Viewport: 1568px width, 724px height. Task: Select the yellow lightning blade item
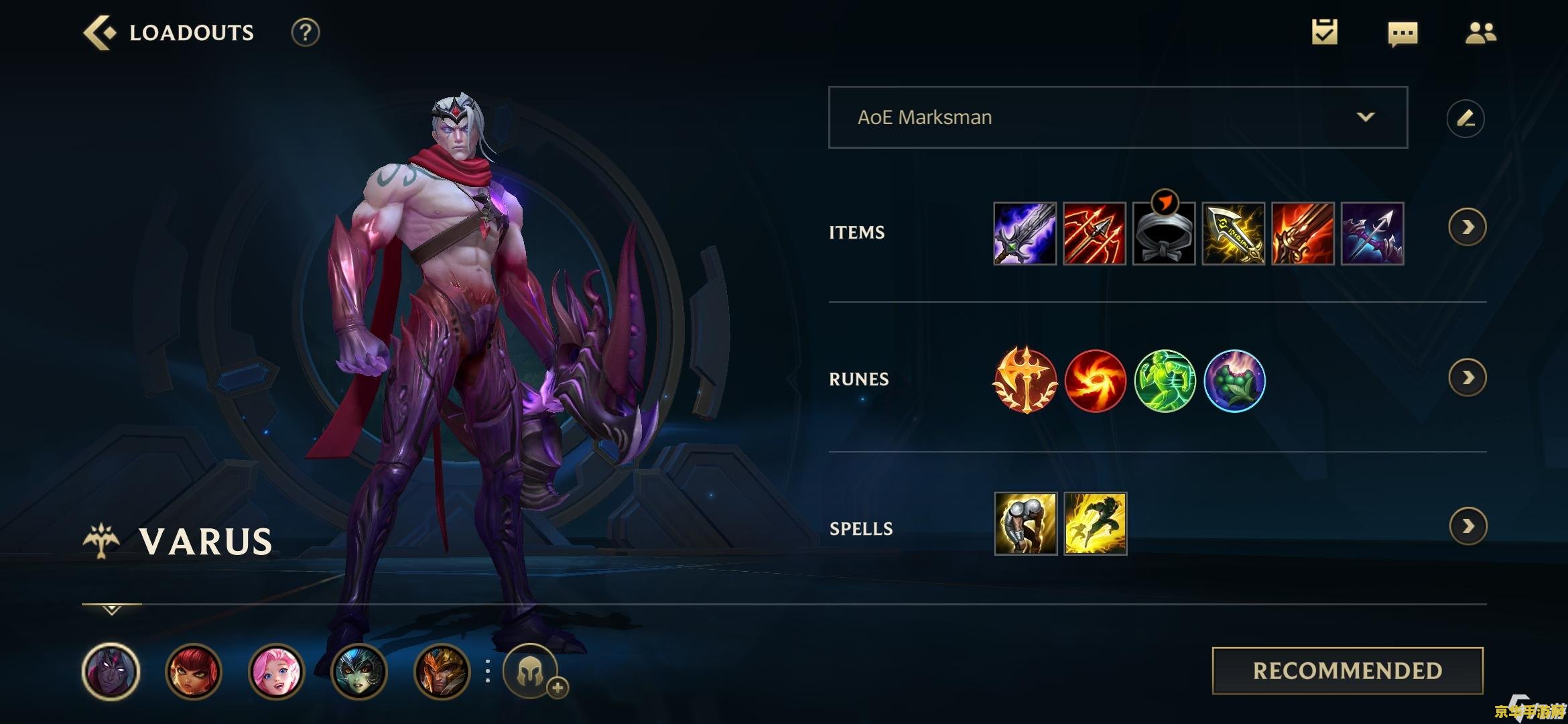pyautogui.click(x=1234, y=233)
